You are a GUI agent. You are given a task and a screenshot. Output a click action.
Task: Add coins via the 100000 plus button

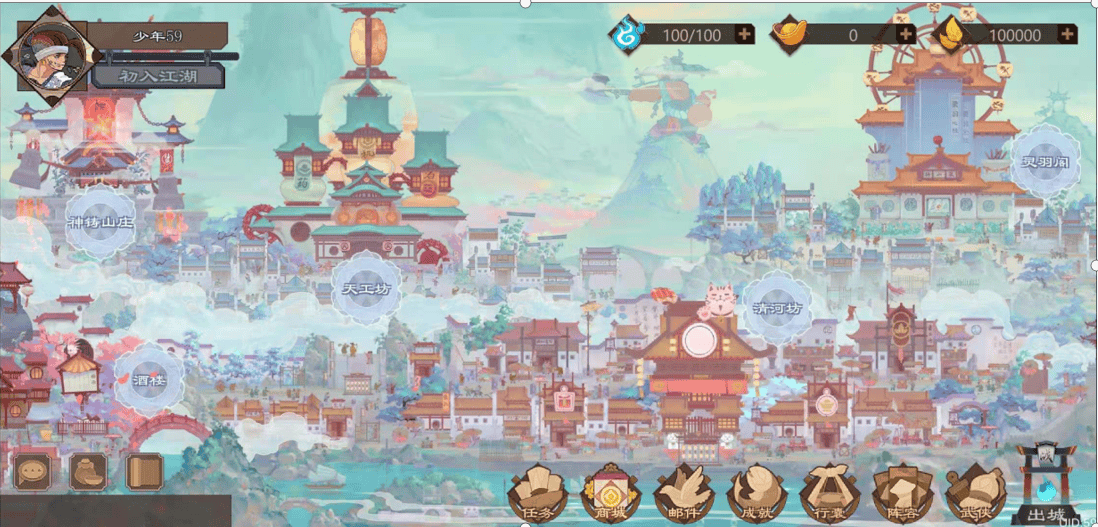1066,34
